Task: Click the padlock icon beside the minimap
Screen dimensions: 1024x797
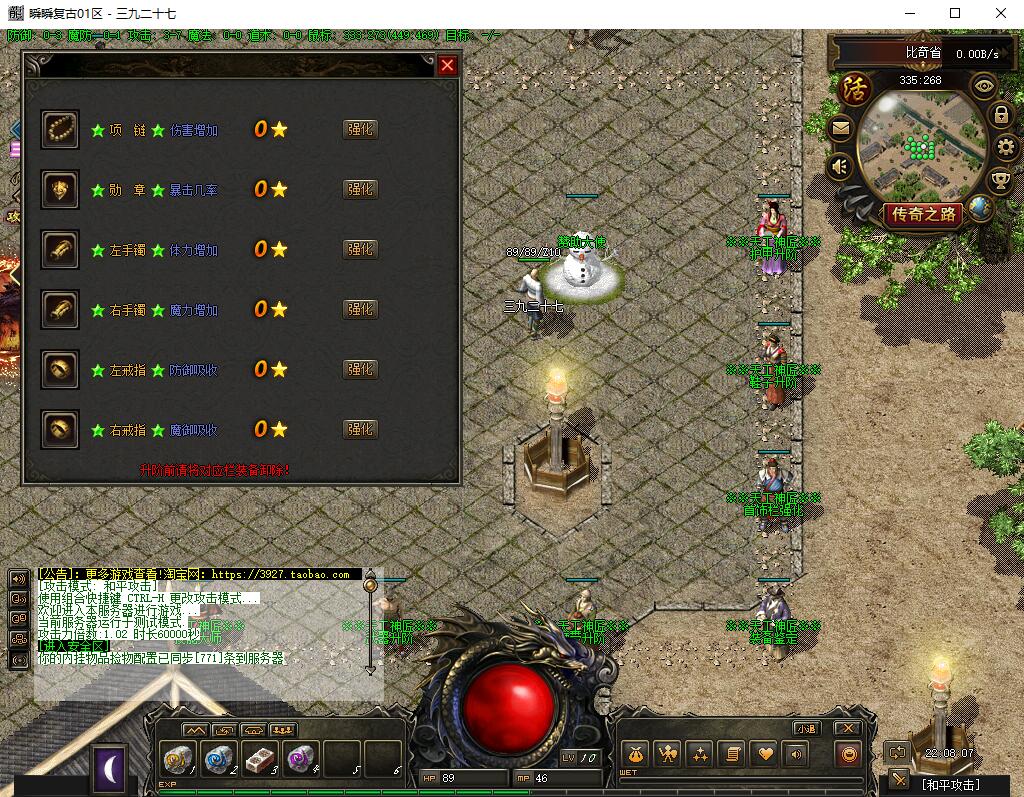Action: click(1000, 115)
